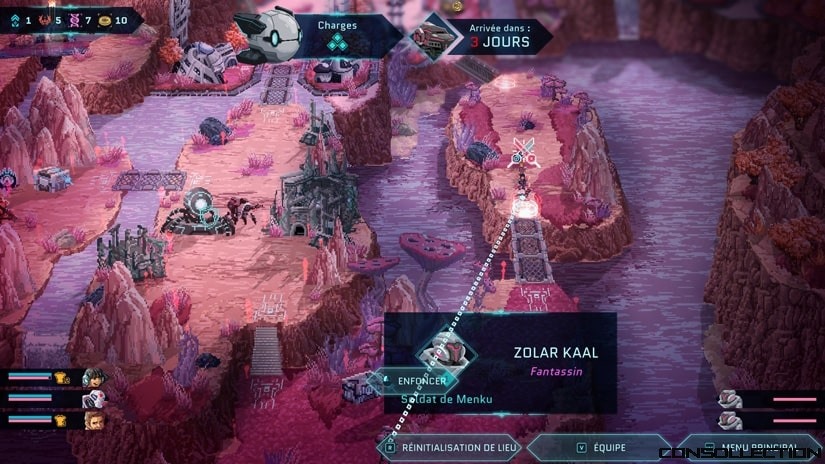Select the crossed-swords combat marker on the map
This screenshot has width=825, height=464.
(523, 151)
